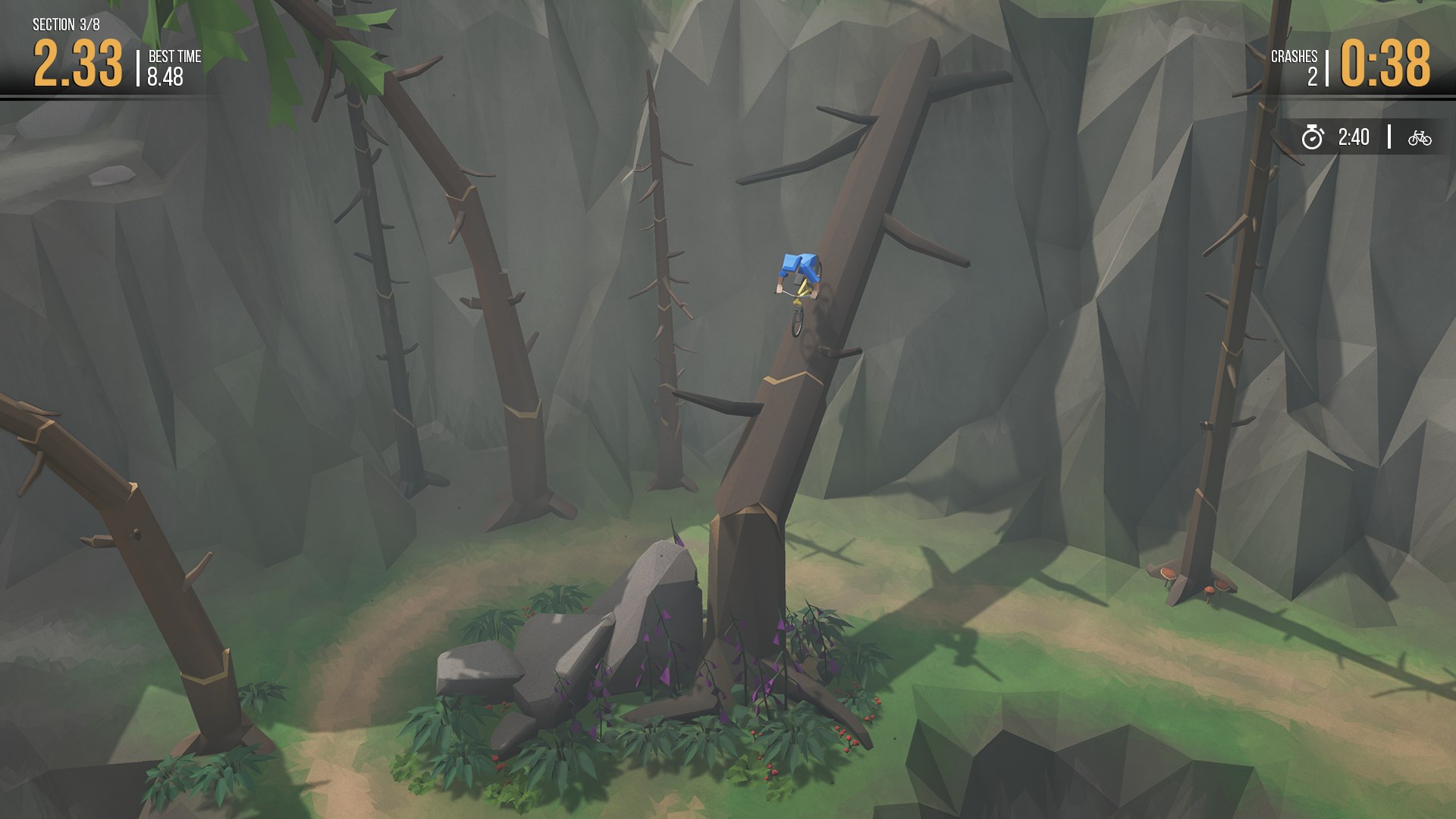This screenshot has height=819, width=1456.
Task: Toggle the 2:40 total time indicator
Action: 1356,137
